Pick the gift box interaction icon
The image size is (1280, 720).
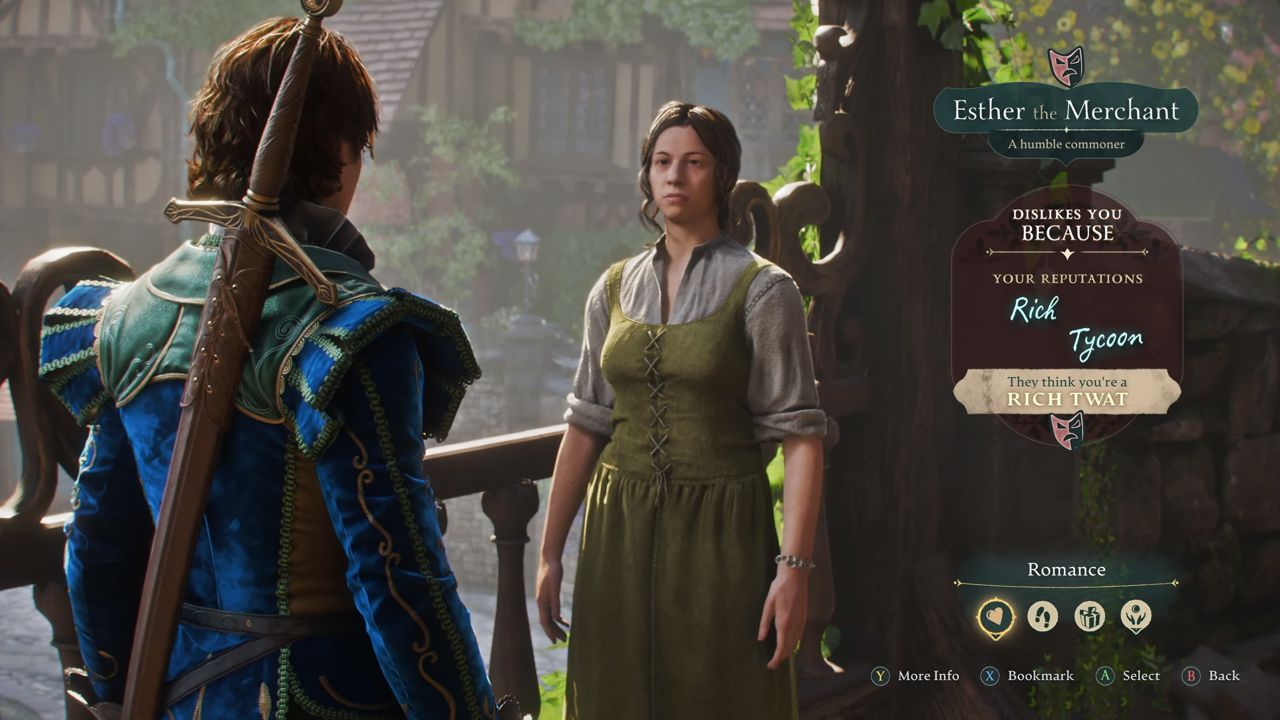pos(1089,616)
